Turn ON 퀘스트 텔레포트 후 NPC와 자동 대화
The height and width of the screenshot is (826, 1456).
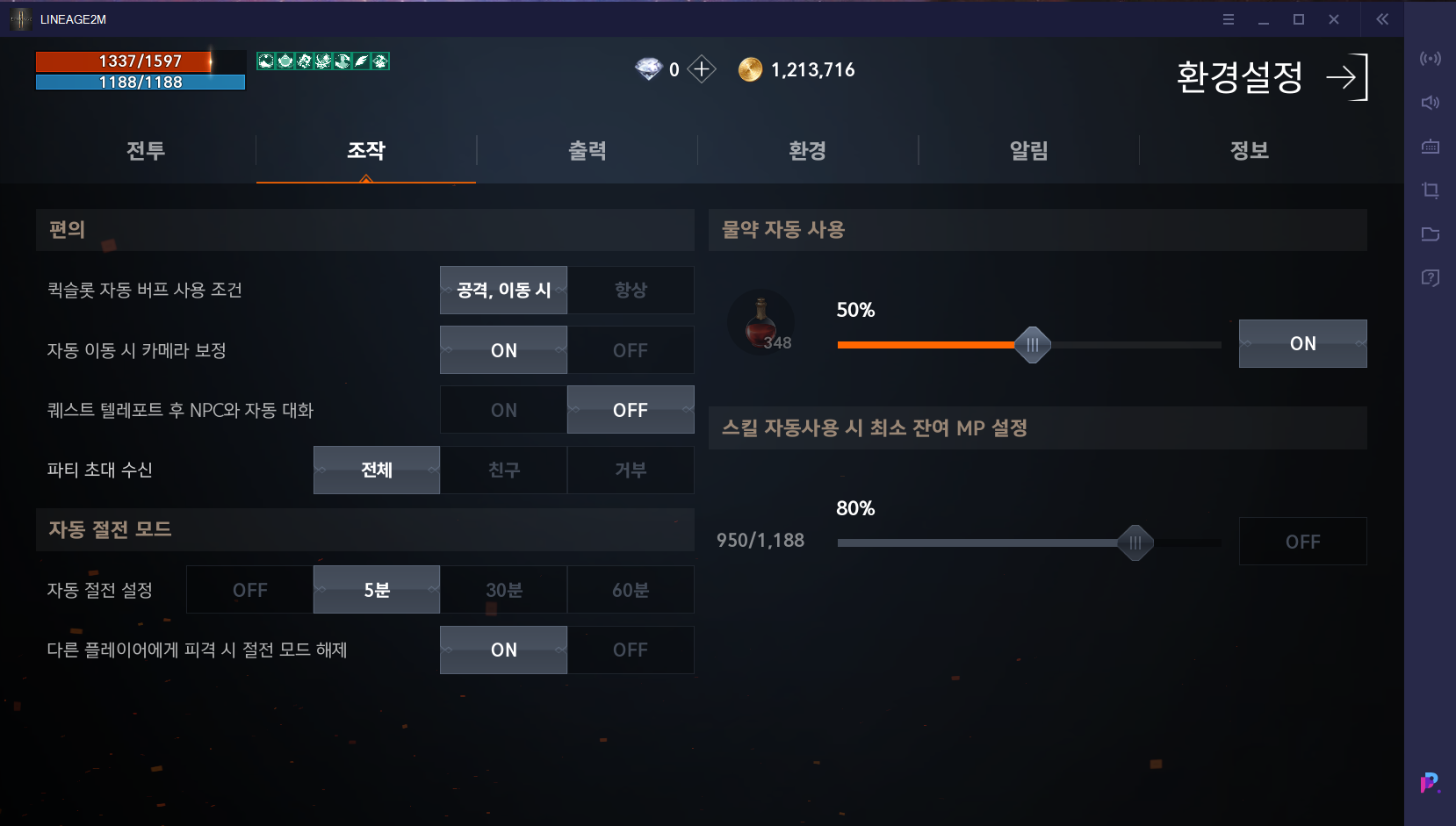(503, 409)
